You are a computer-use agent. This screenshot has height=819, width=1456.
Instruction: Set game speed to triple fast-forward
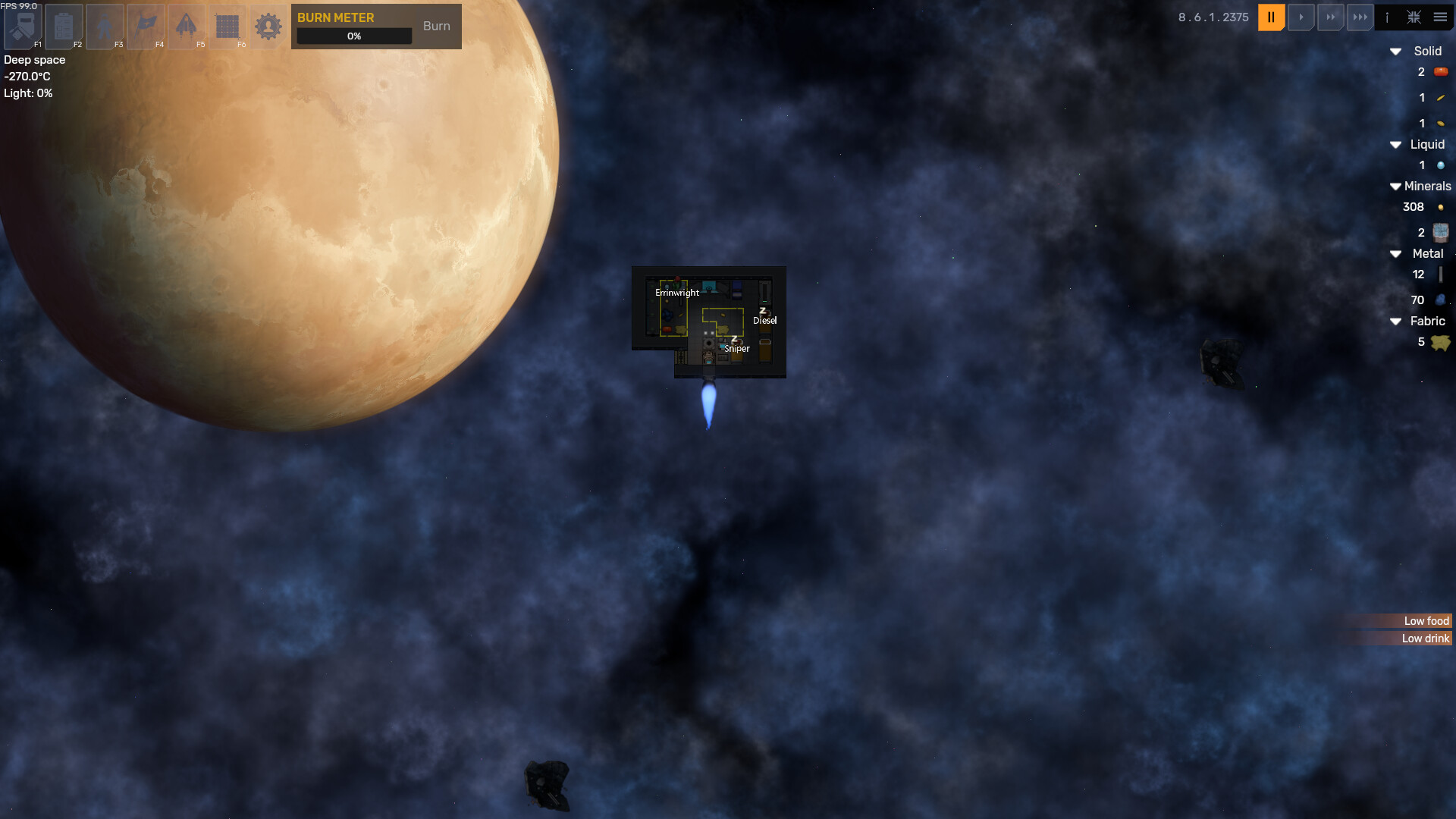click(x=1360, y=17)
